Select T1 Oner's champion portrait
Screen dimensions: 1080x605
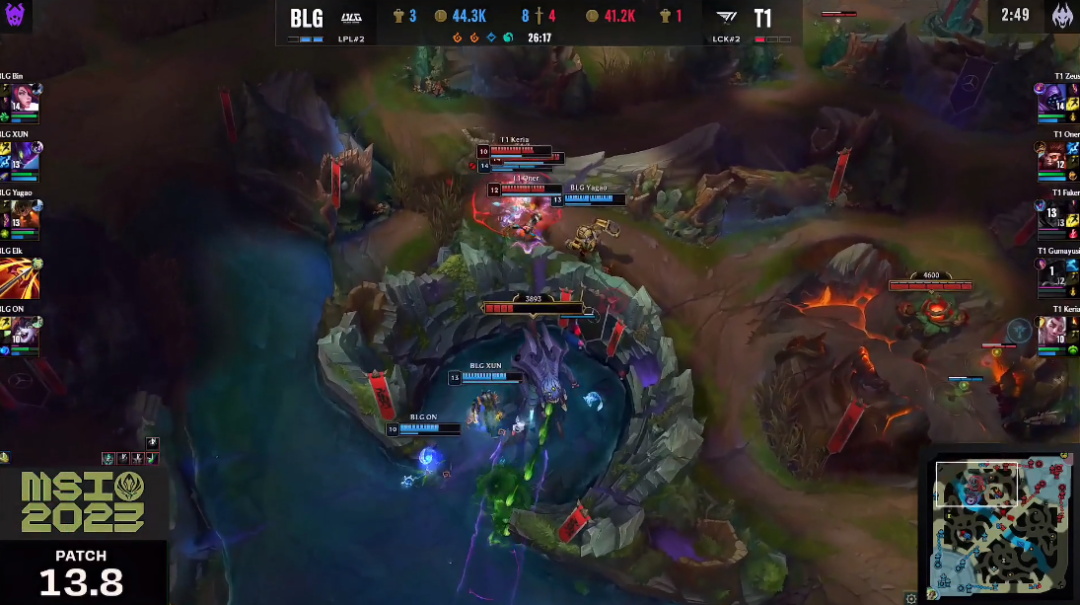coord(1052,157)
